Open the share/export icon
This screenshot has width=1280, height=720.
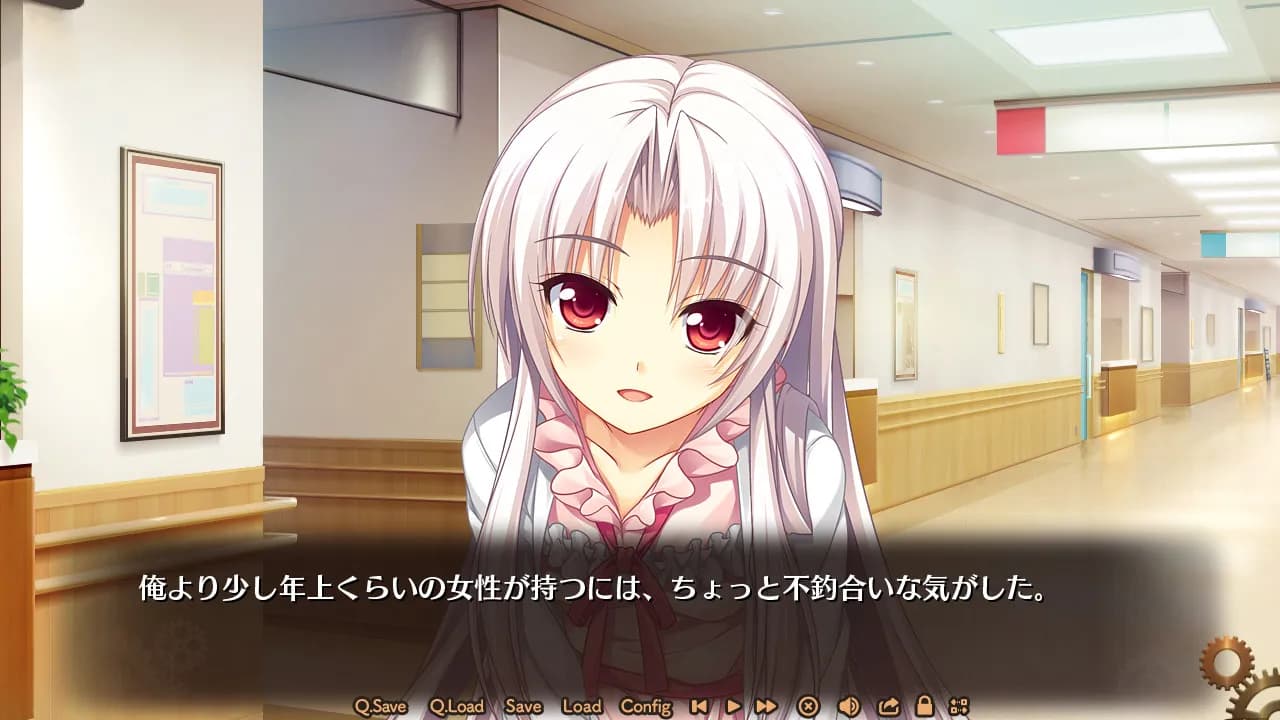click(x=889, y=706)
